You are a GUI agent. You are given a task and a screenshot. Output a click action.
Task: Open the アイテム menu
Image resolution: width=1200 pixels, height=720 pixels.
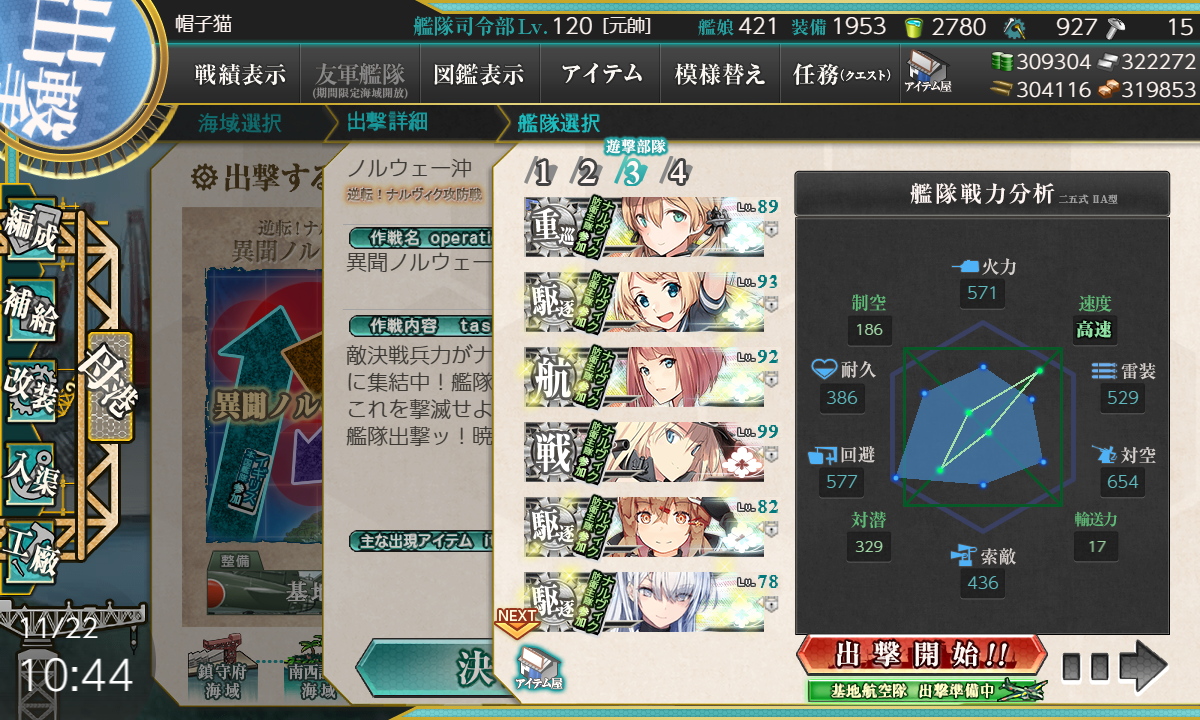pos(601,74)
